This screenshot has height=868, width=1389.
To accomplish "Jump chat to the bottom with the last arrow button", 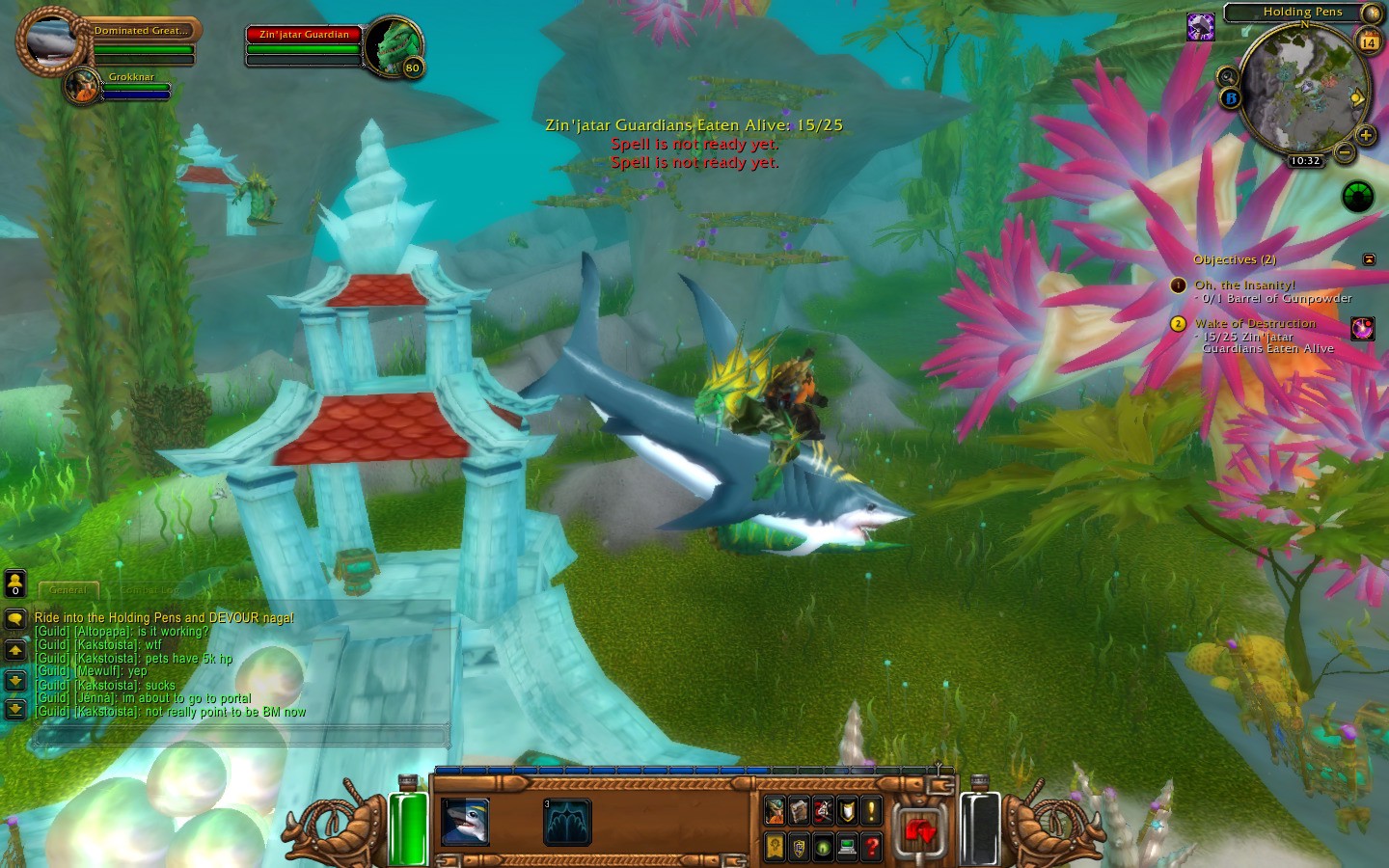I will [15, 710].
